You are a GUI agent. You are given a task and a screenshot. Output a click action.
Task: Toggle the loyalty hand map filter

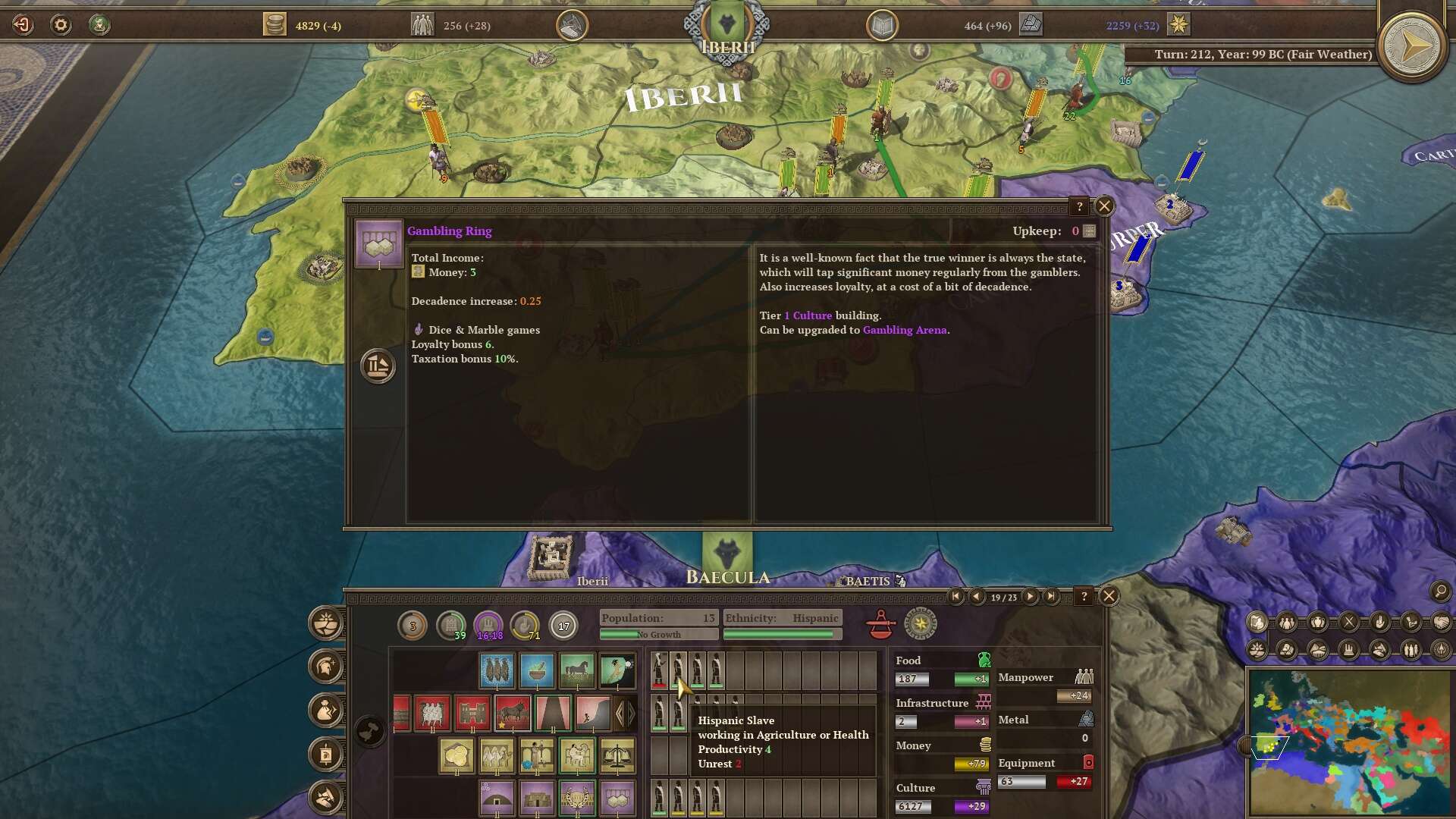click(1379, 622)
